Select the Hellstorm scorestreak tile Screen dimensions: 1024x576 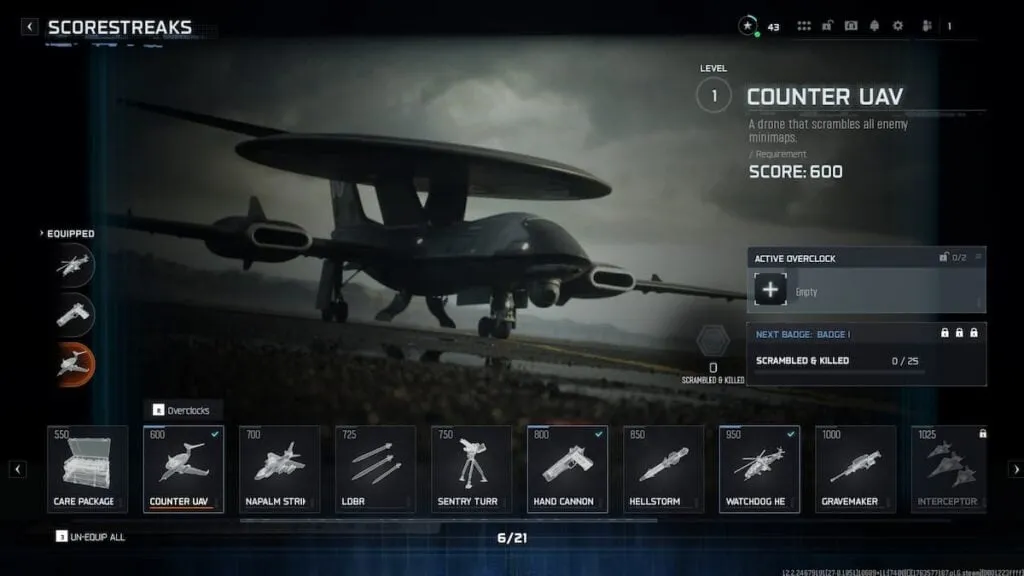pos(663,469)
